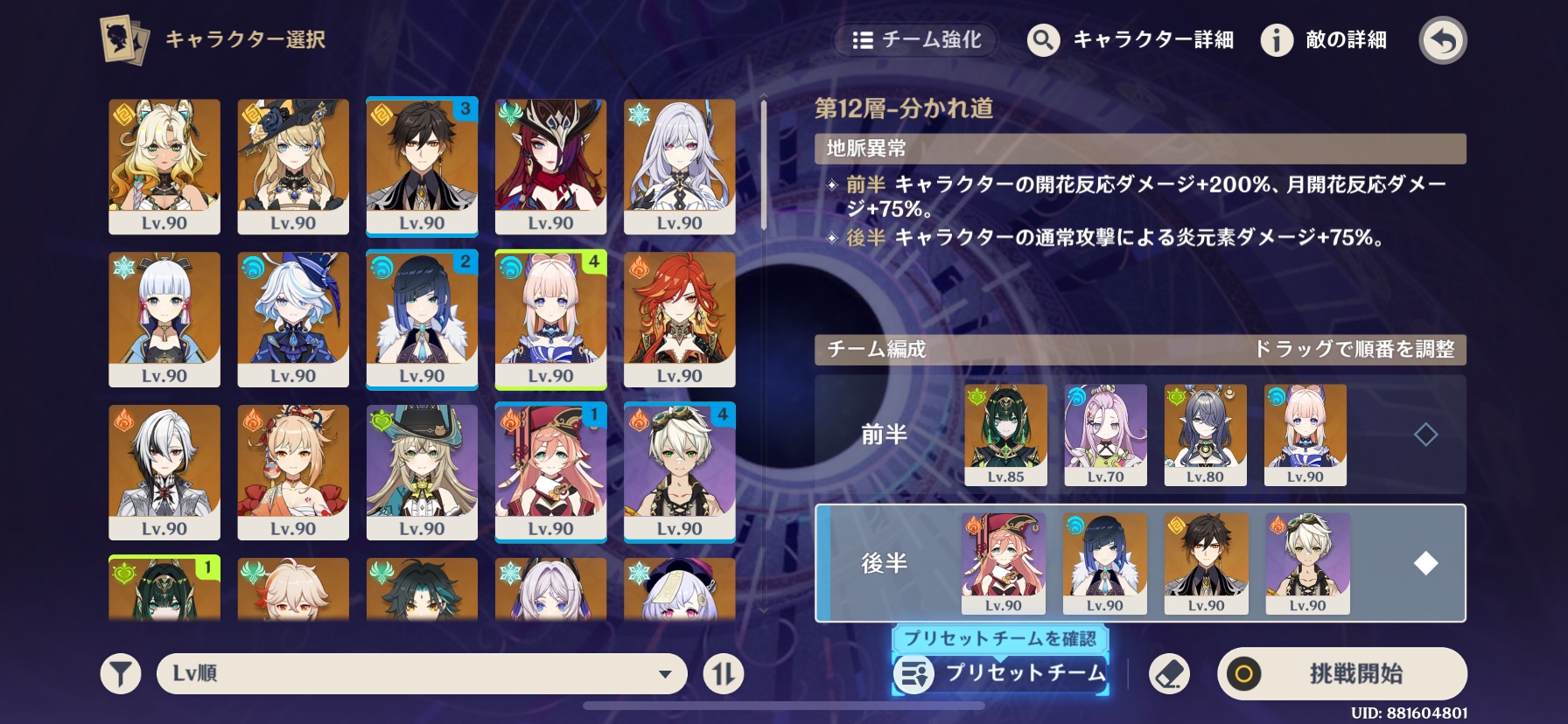The height and width of the screenshot is (724, 1568).
Task: Open the character filter funnel button
Action: [121, 674]
